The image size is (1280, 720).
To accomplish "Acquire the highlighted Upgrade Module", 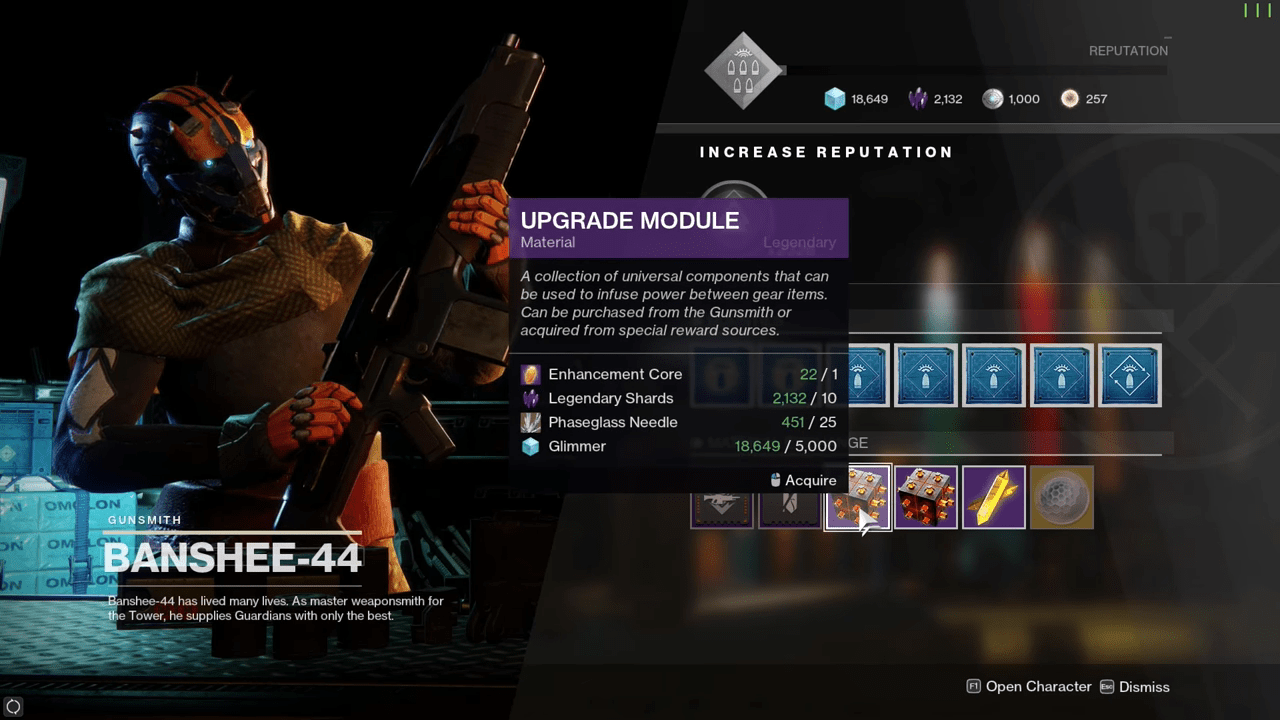I will (x=858, y=498).
